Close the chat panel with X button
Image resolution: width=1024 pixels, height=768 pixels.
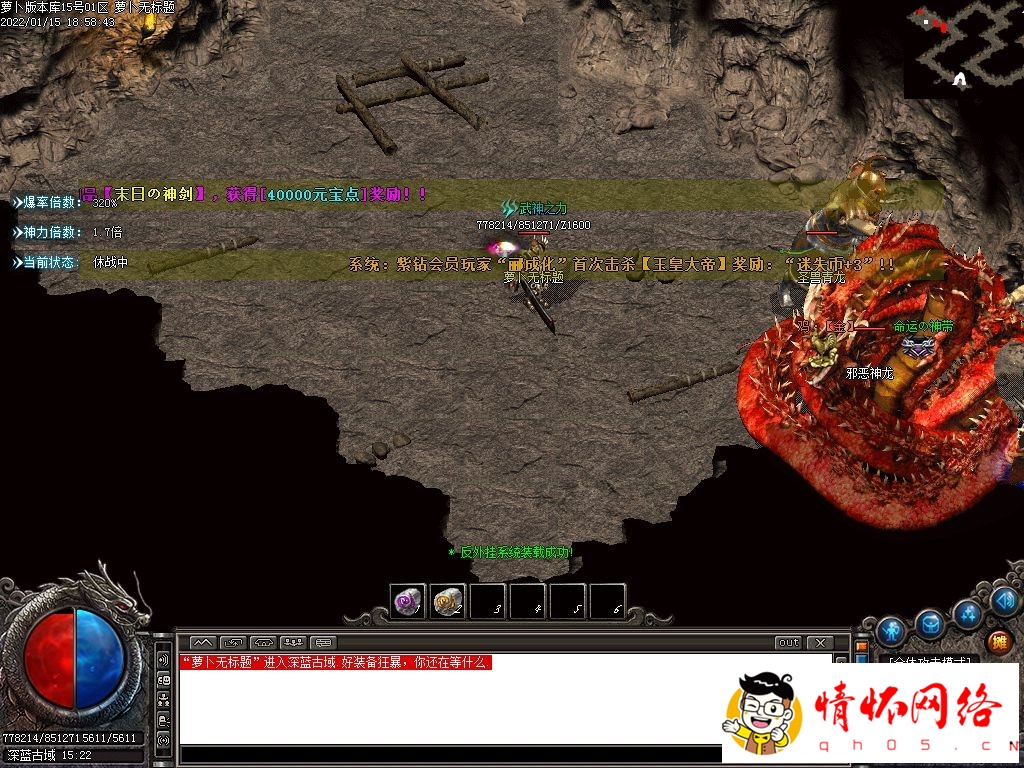(819, 642)
